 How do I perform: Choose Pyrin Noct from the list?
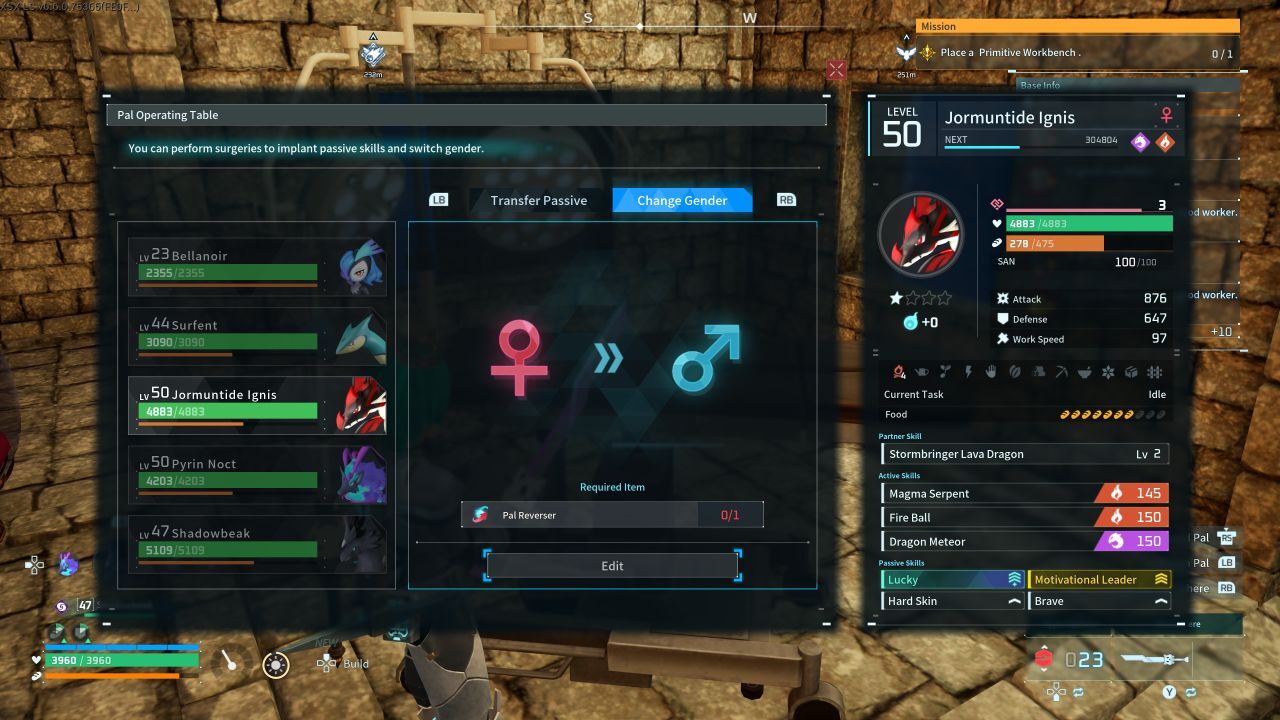click(257, 474)
